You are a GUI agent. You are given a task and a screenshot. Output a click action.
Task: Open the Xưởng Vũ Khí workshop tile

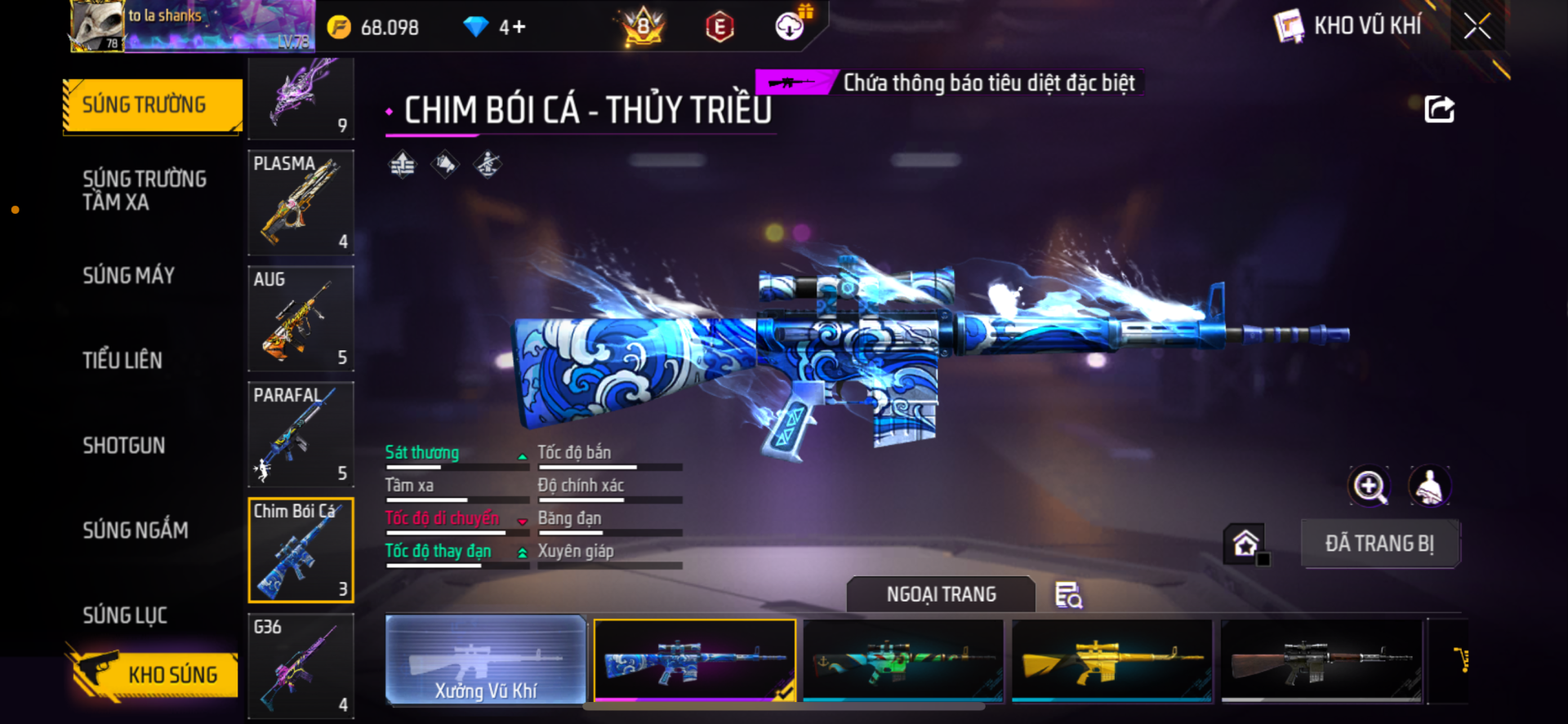pos(486,660)
